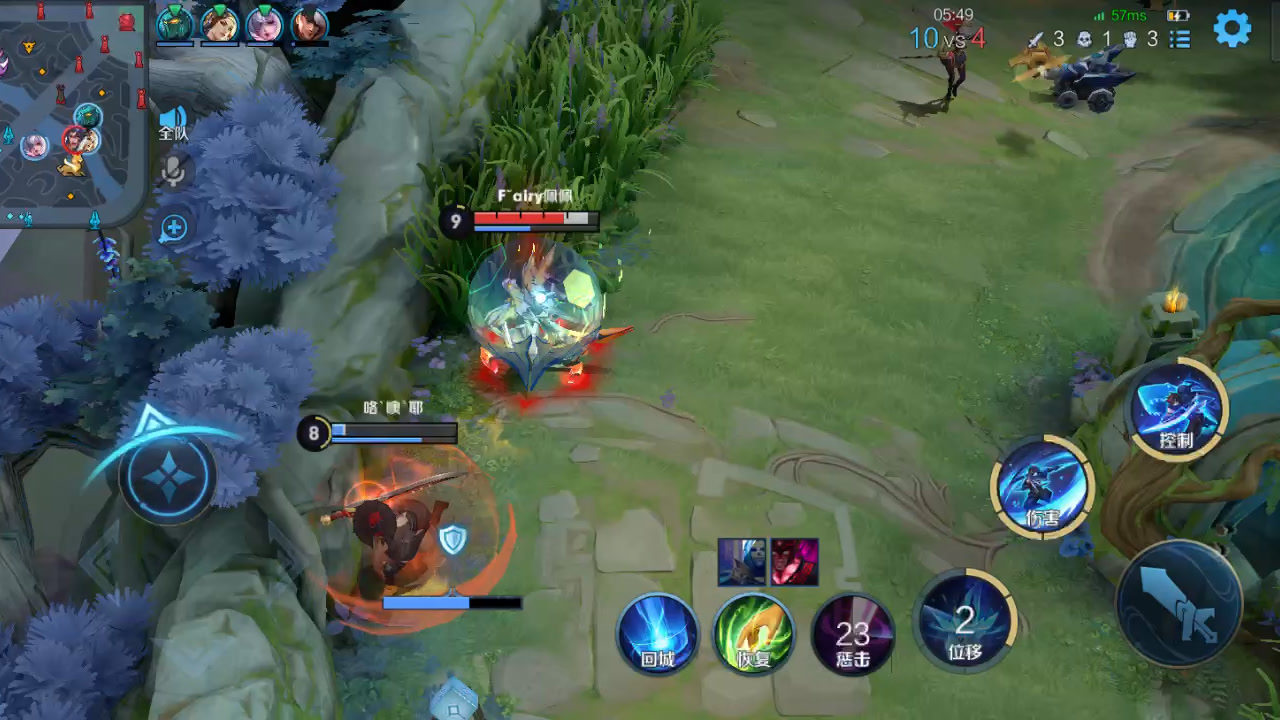Use the green 恢复 recovery skill icon

point(753,634)
